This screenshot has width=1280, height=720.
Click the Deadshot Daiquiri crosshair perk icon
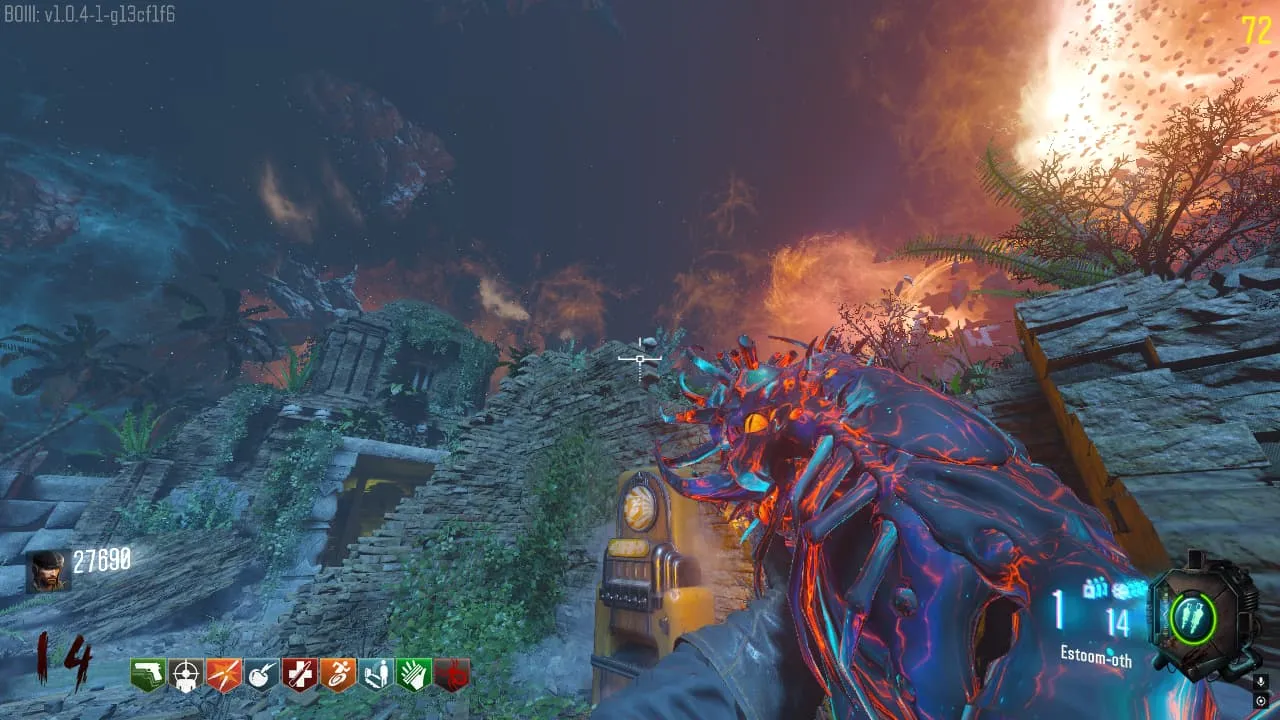pos(186,675)
